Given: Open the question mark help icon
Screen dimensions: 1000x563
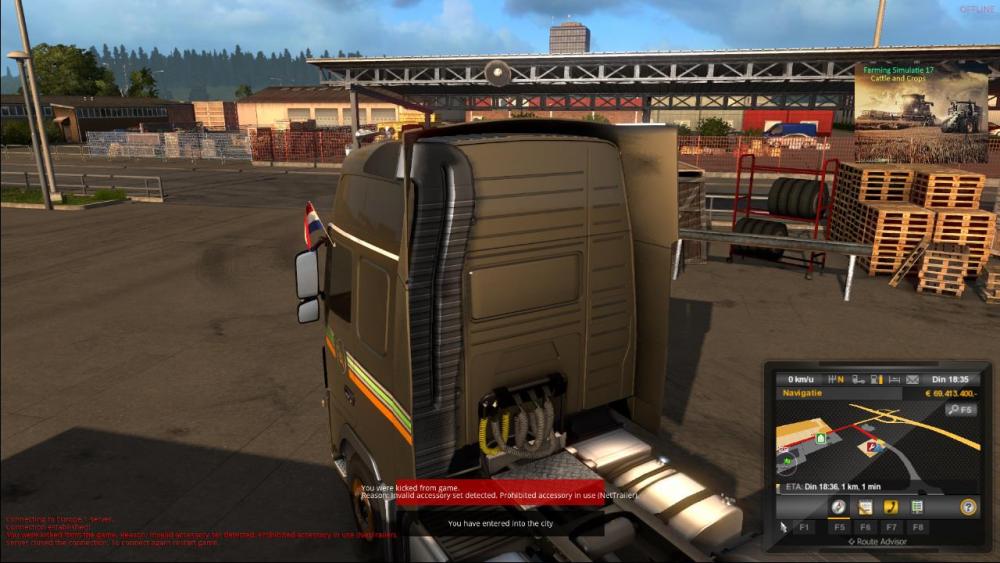Looking at the screenshot, I should tap(968, 507).
